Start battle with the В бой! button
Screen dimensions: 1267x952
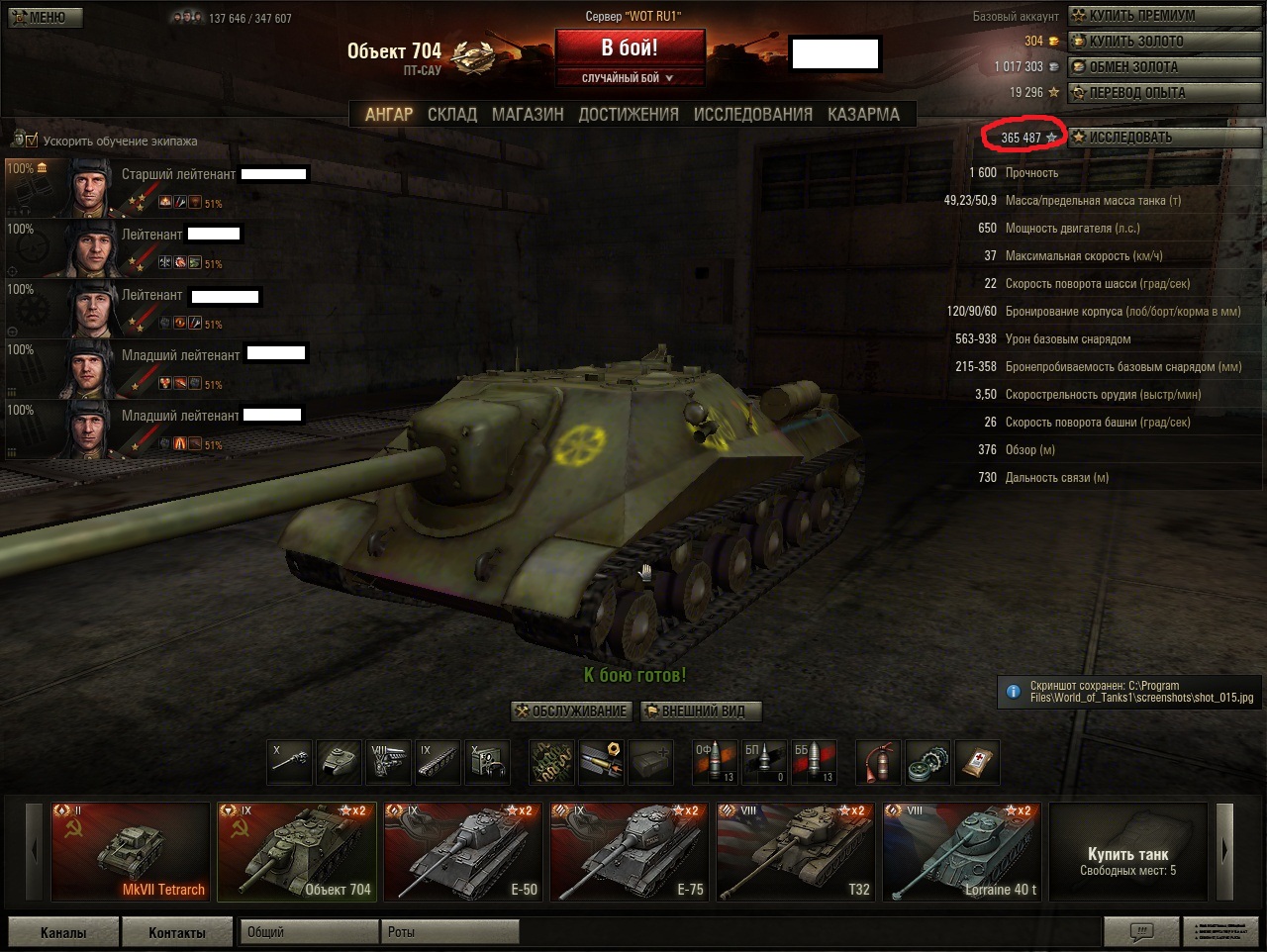[630, 48]
